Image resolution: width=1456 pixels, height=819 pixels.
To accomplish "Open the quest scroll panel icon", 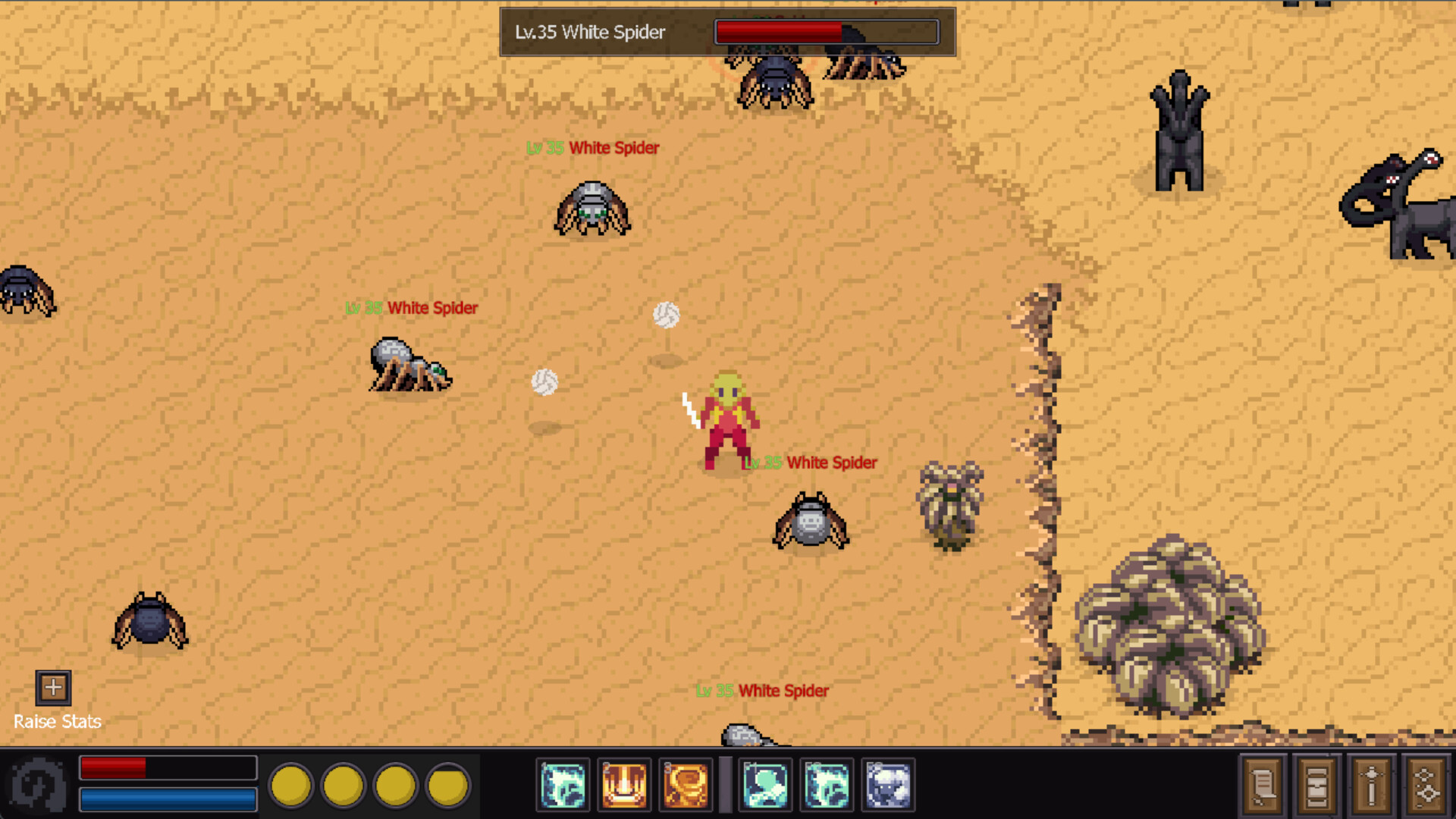I will tap(1262, 786).
